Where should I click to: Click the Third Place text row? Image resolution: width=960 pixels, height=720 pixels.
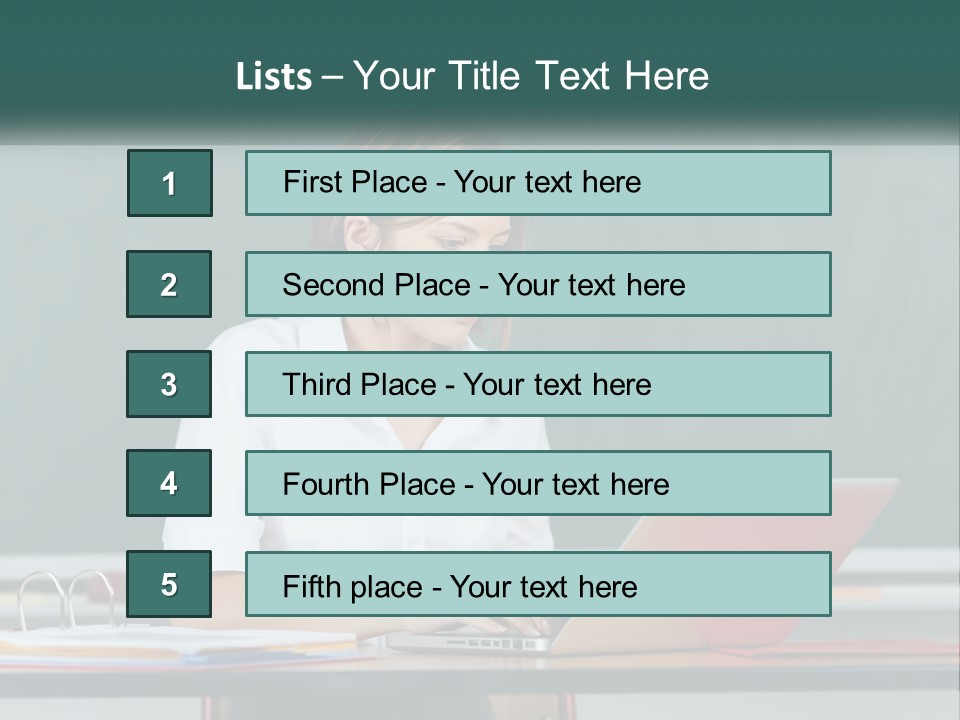tap(538, 384)
